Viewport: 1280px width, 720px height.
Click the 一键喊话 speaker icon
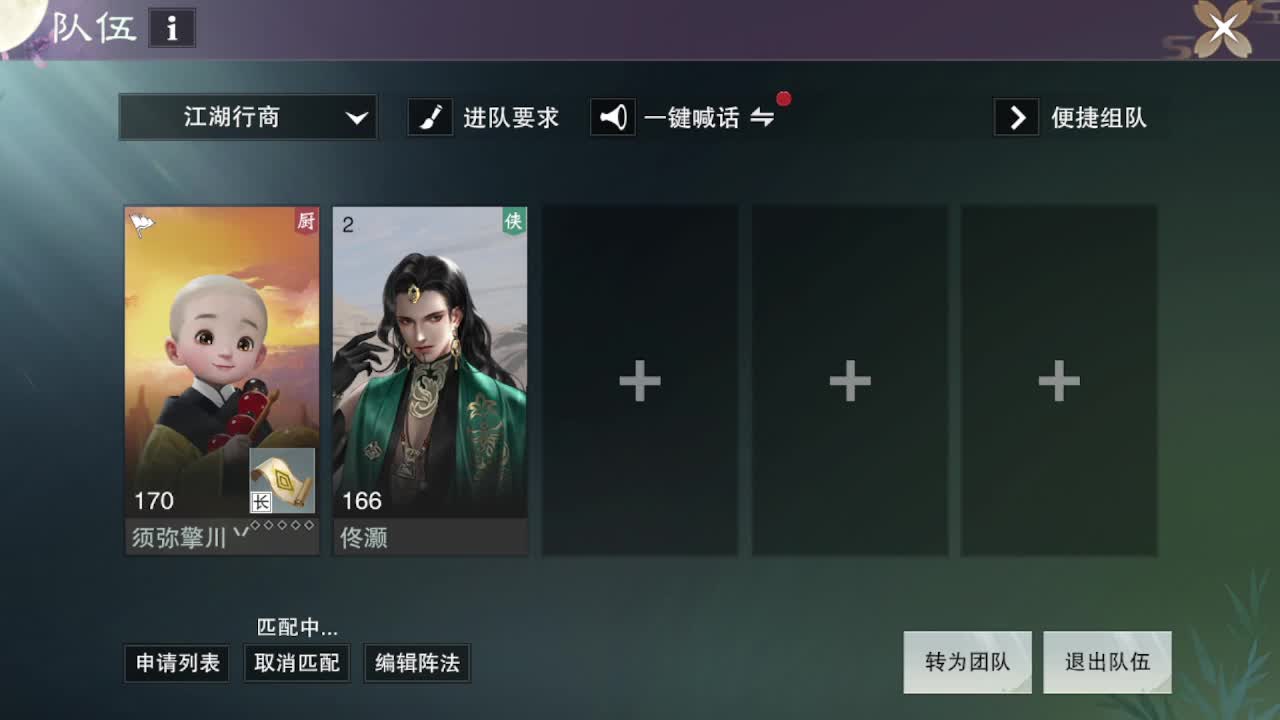click(x=612, y=117)
